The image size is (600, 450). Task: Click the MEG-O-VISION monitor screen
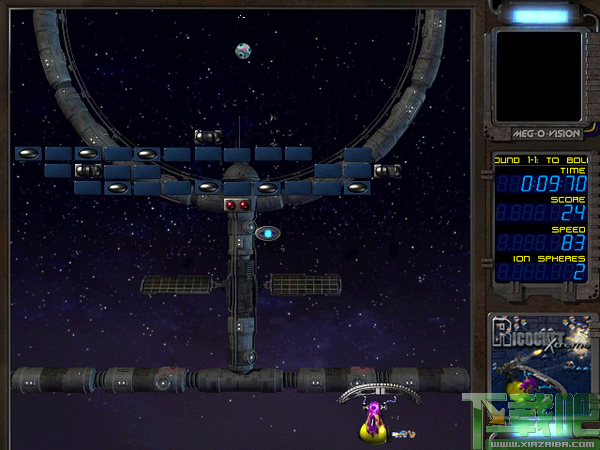click(x=538, y=75)
